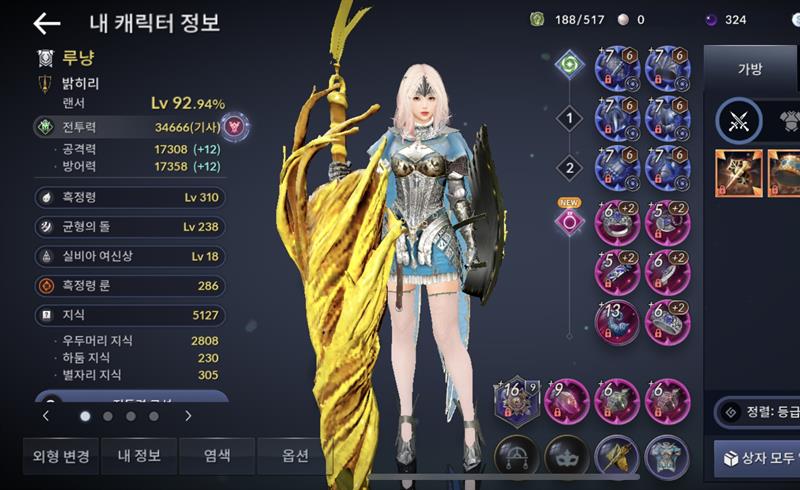Open the 옵션 options button

[296, 455]
